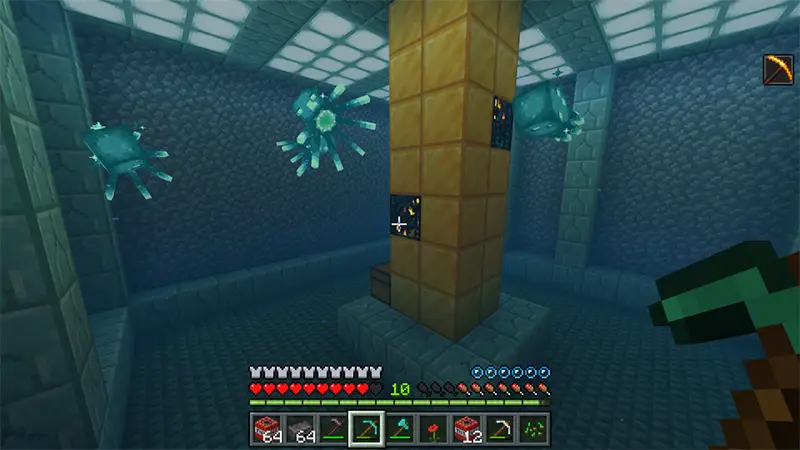Click the highlighted diamond pickaxe slot

tap(366, 427)
